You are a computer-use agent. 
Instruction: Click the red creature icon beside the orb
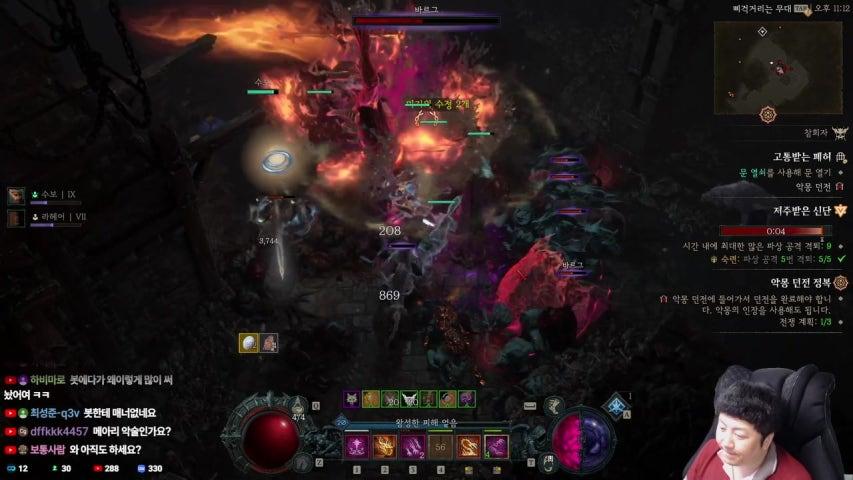(269, 343)
